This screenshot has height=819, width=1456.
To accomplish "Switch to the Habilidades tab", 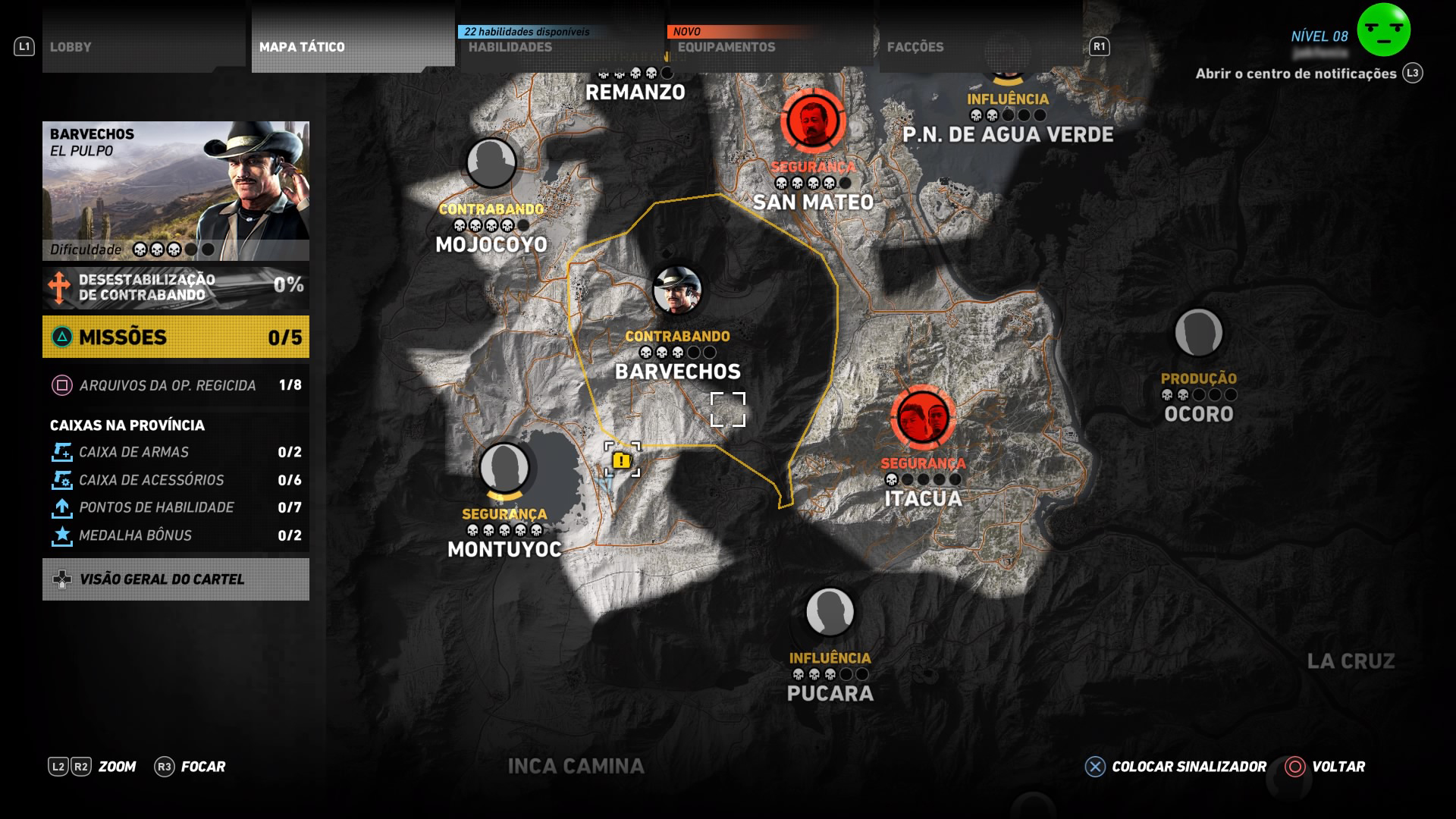I will (x=510, y=45).
